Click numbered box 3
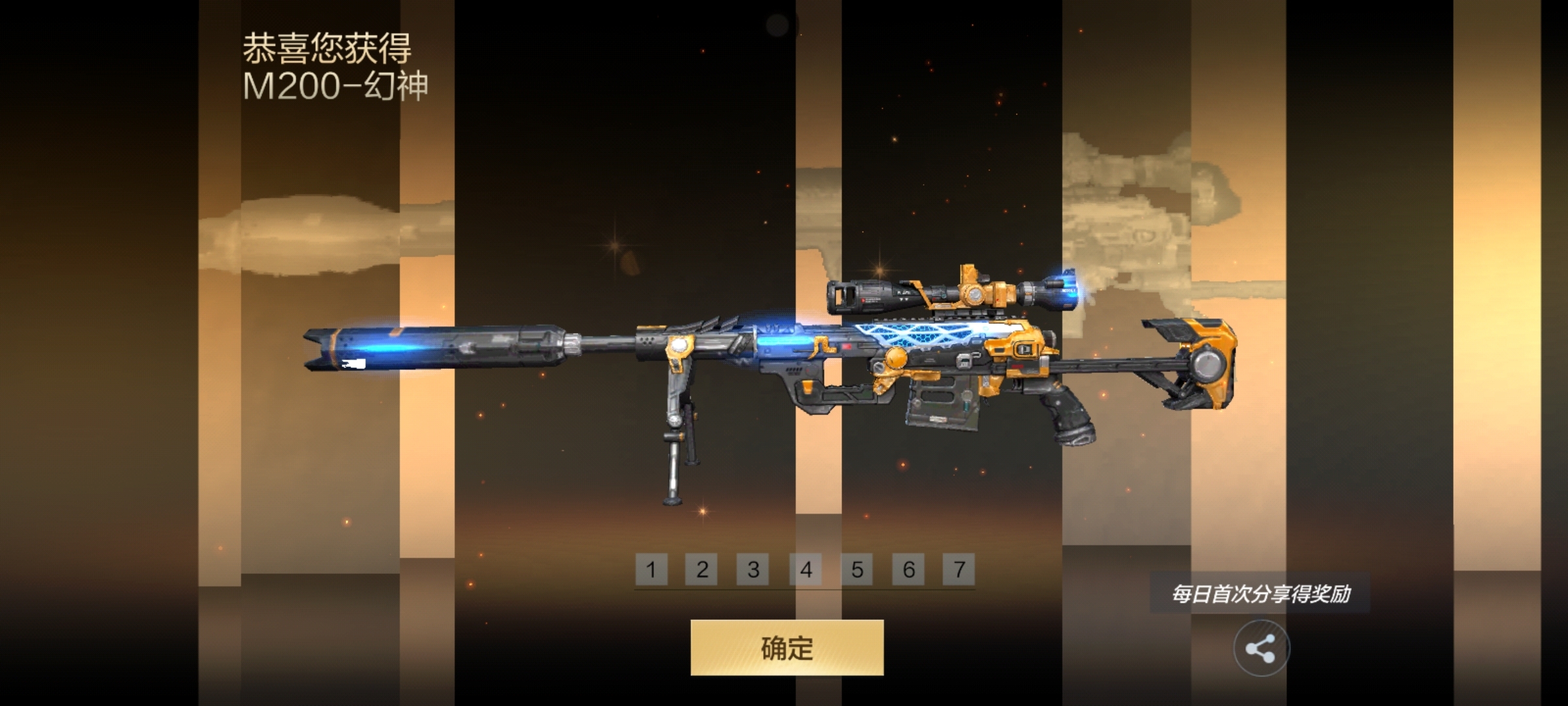Image resolution: width=1568 pixels, height=706 pixels. click(753, 569)
